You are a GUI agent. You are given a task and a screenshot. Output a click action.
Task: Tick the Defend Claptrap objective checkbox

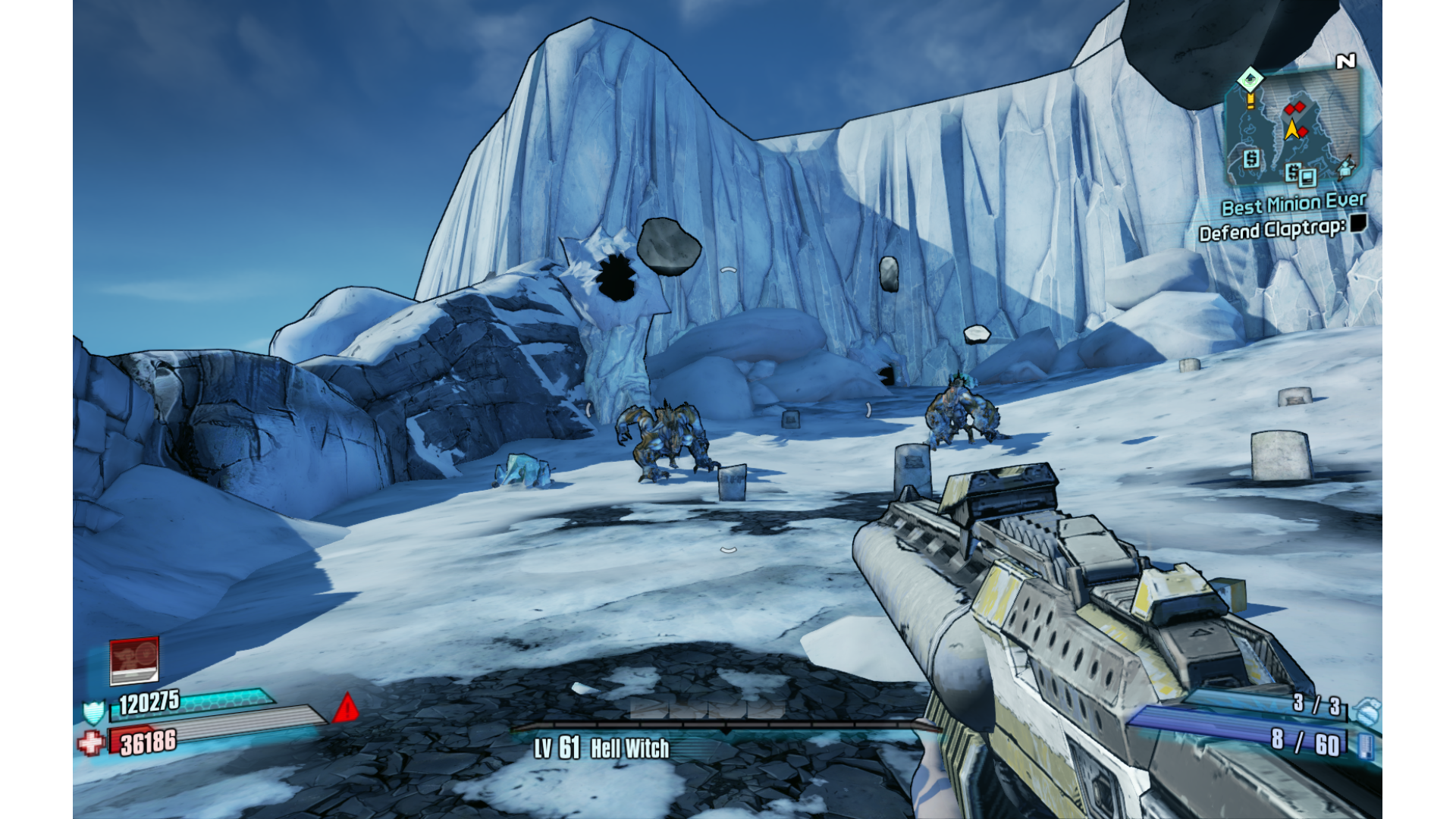(x=1358, y=223)
